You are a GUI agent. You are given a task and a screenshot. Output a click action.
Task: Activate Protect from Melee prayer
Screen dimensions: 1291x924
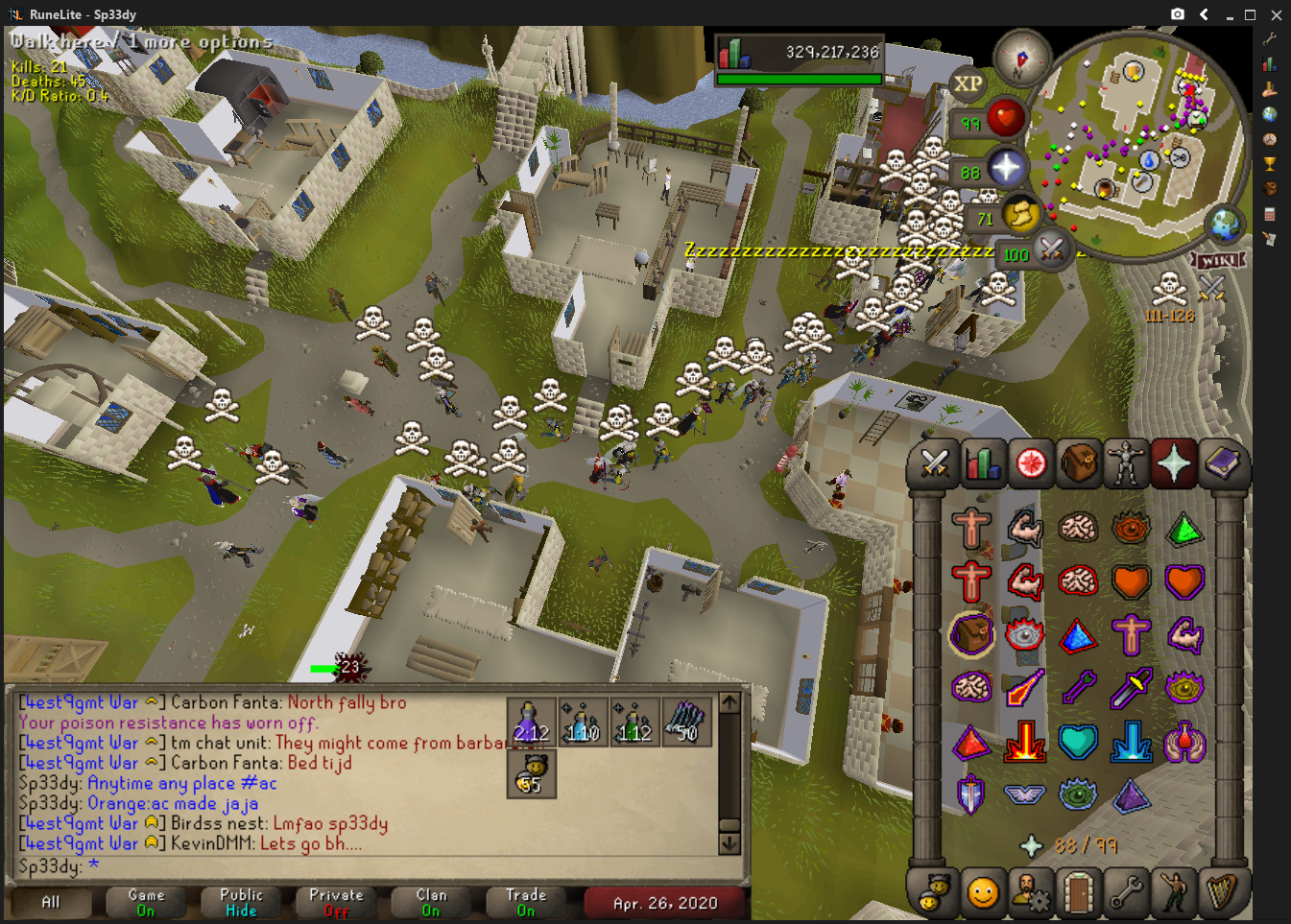click(1133, 689)
